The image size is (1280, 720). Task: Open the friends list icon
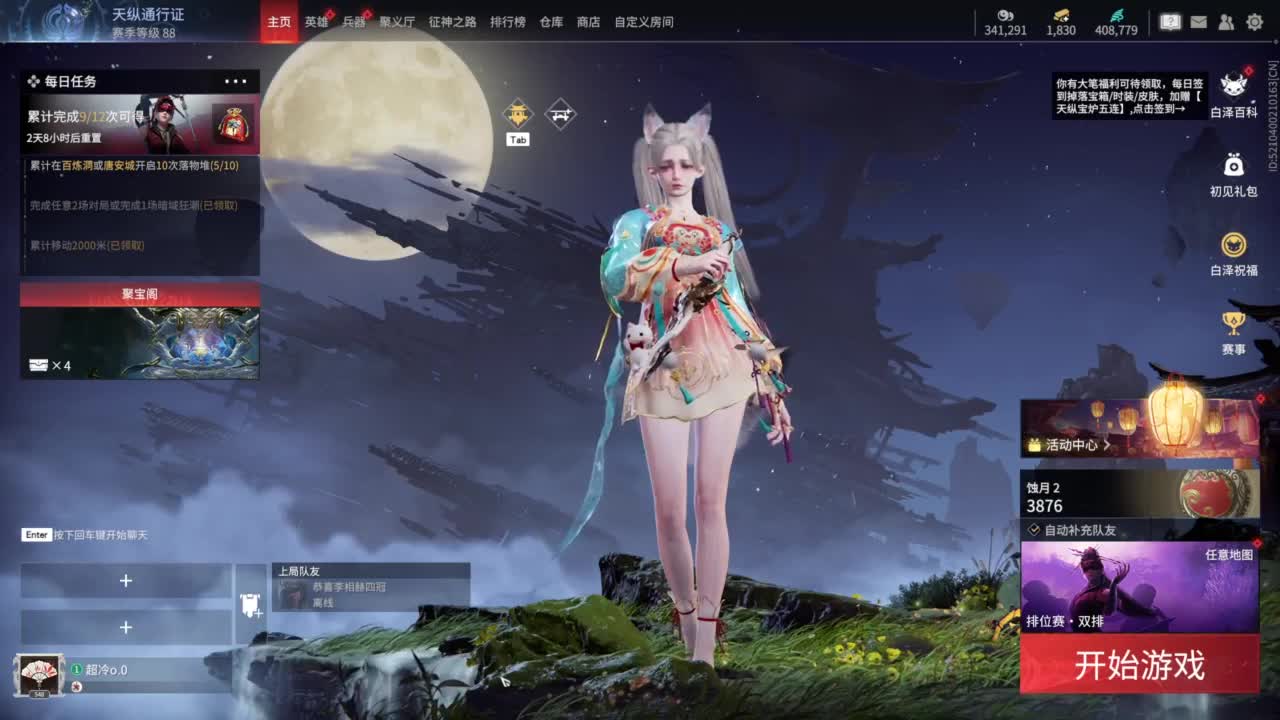click(x=1224, y=21)
